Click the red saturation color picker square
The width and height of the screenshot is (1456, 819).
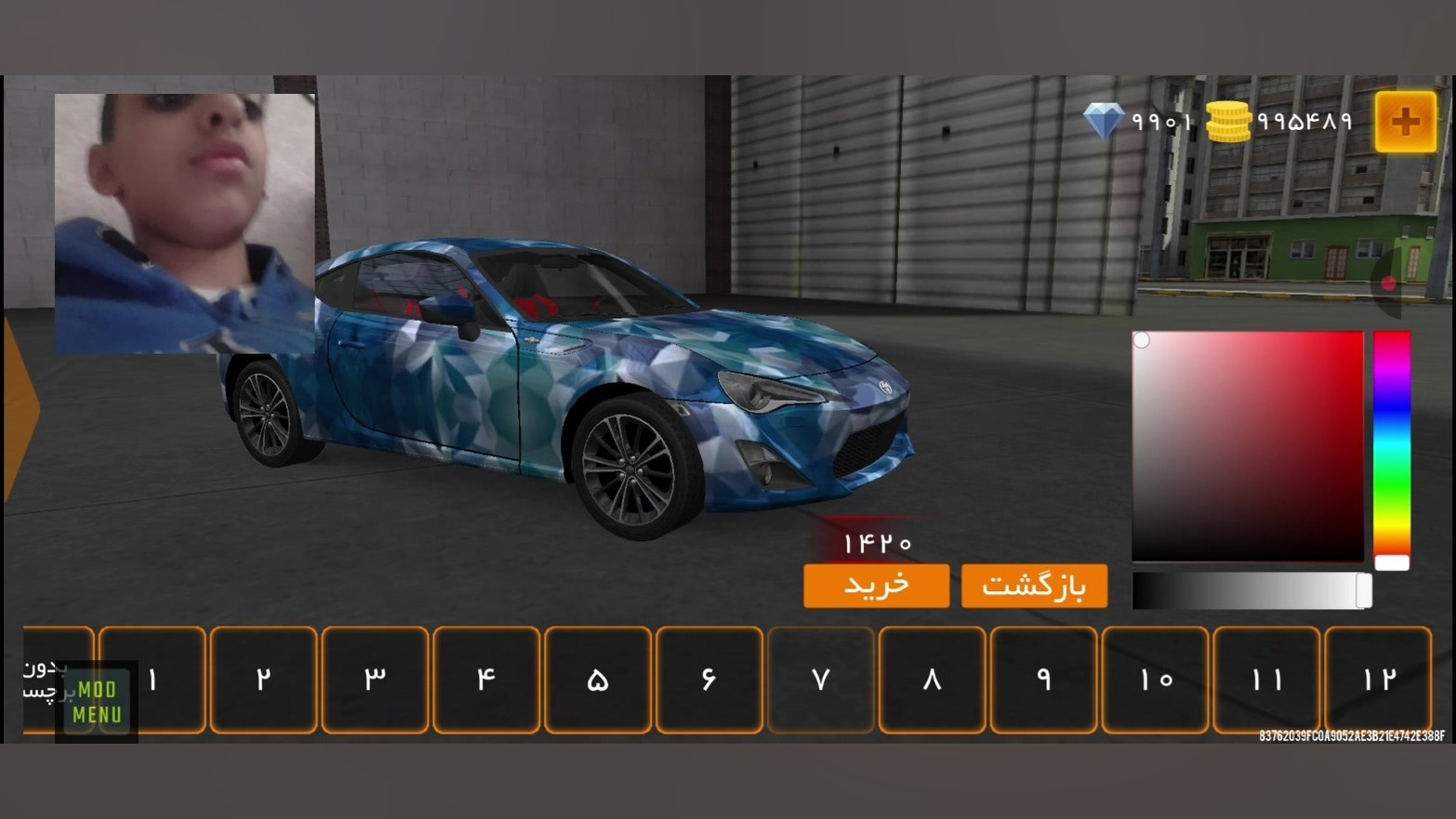[x=1247, y=446]
